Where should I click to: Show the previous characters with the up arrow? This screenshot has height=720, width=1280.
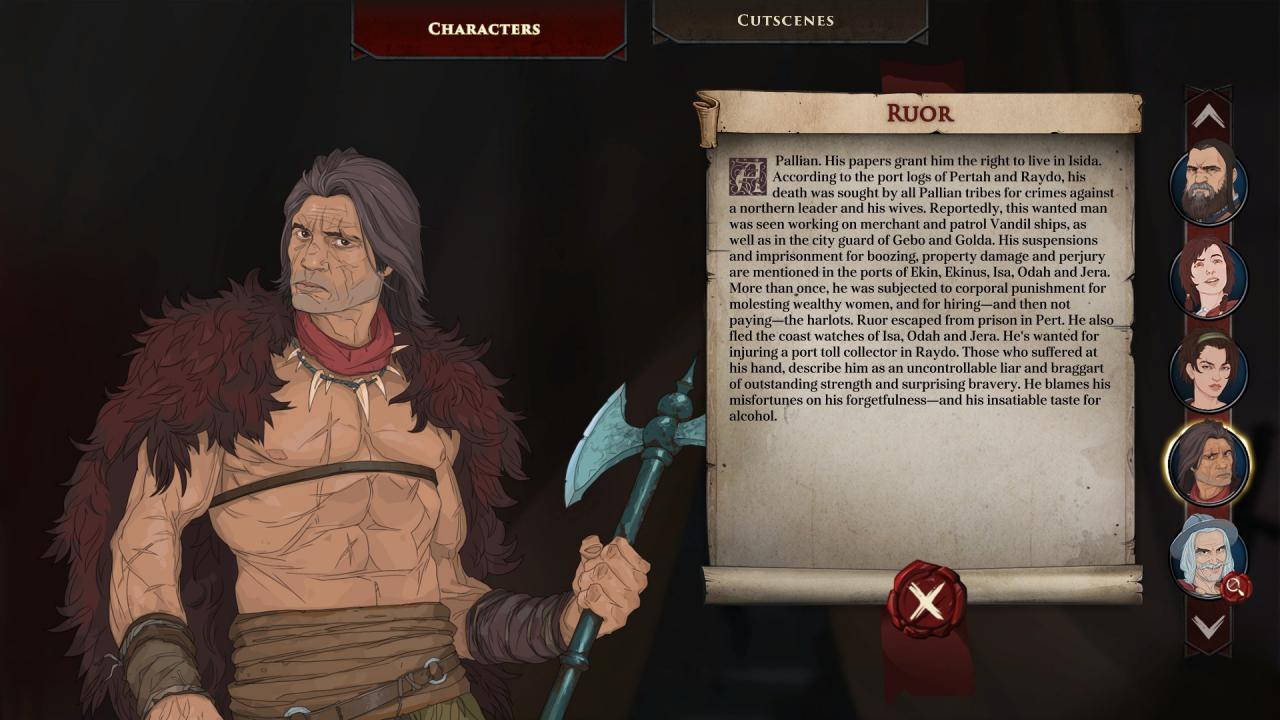(x=1208, y=117)
